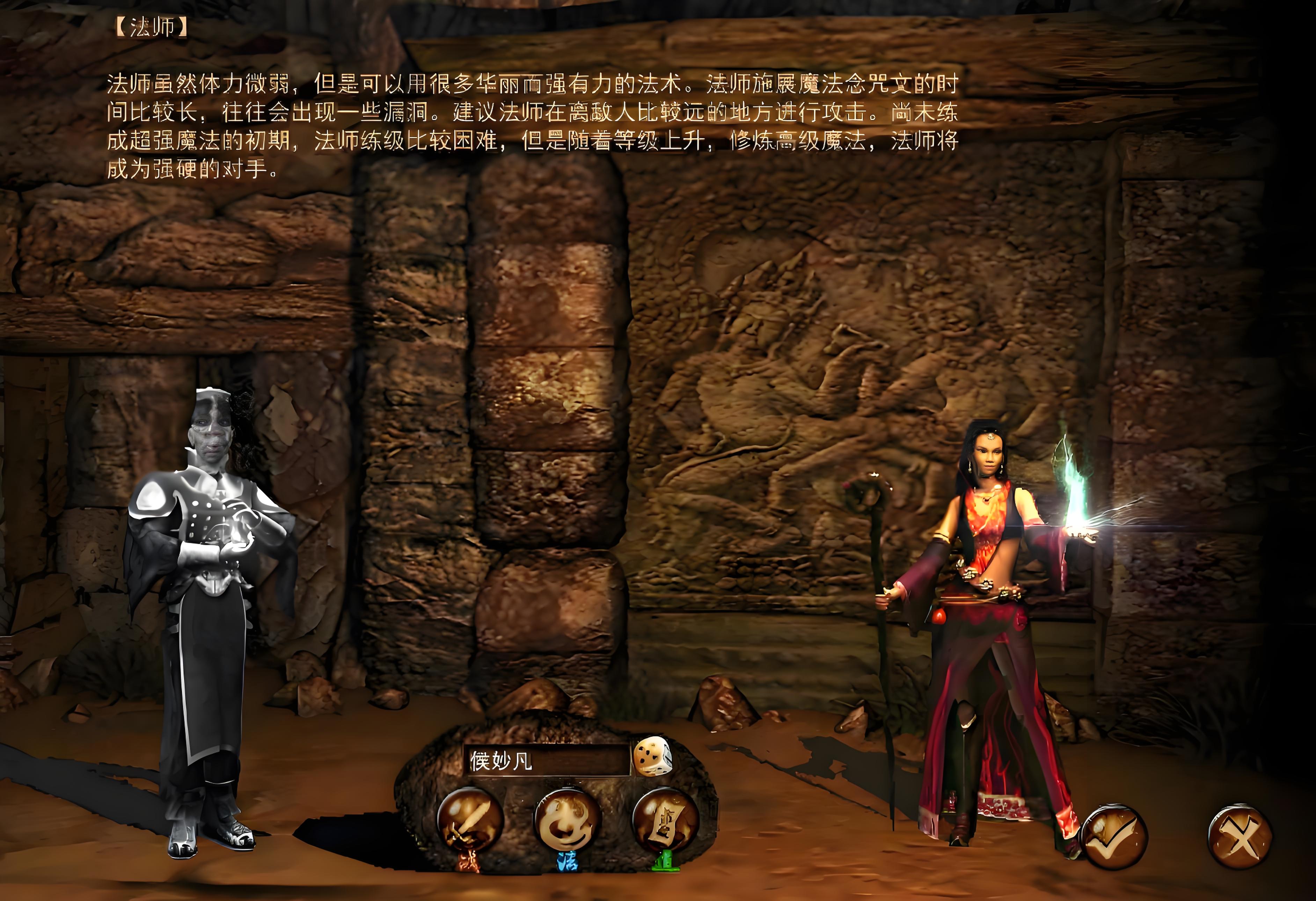Image resolution: width=1316 pixels, height=901 pixels.
Task: Choose the warrior class sword orb
Action: [470, 819]
